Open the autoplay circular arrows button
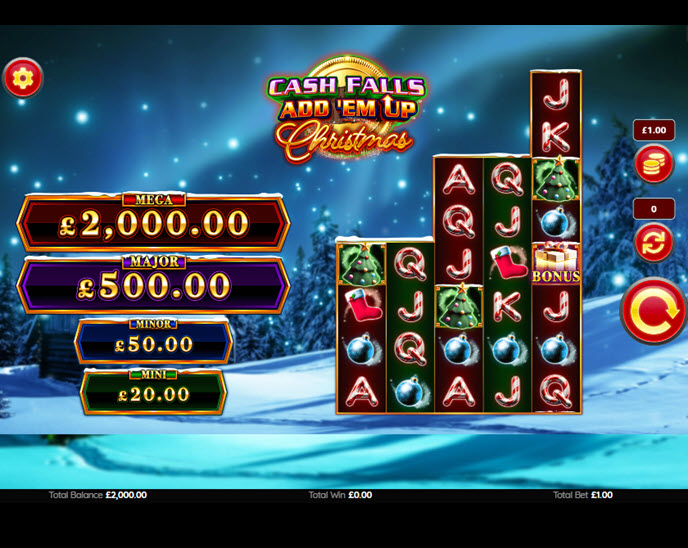This screenshot has height=548, width=688. 653,242
